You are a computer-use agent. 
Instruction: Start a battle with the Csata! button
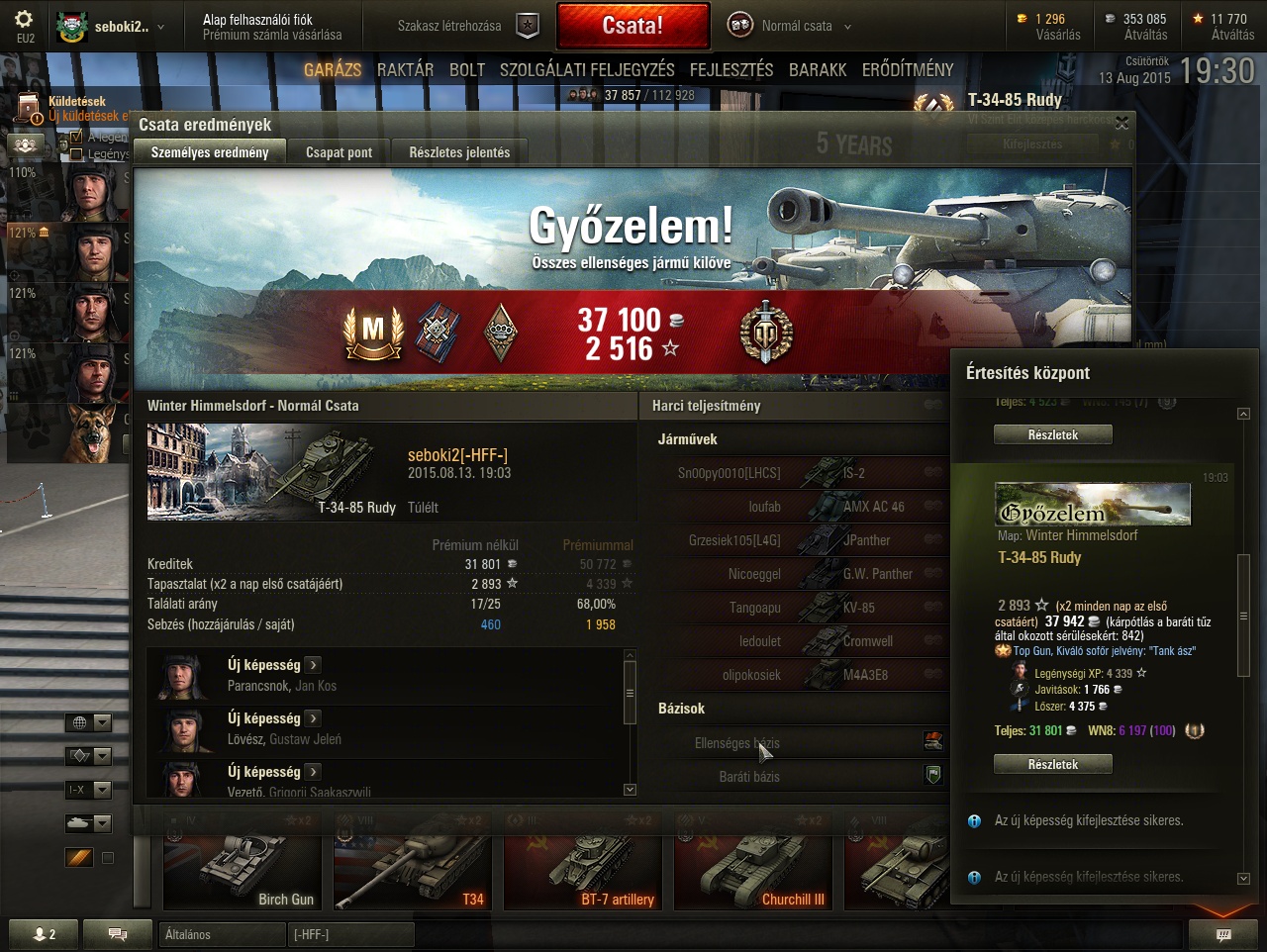(633, 26)
